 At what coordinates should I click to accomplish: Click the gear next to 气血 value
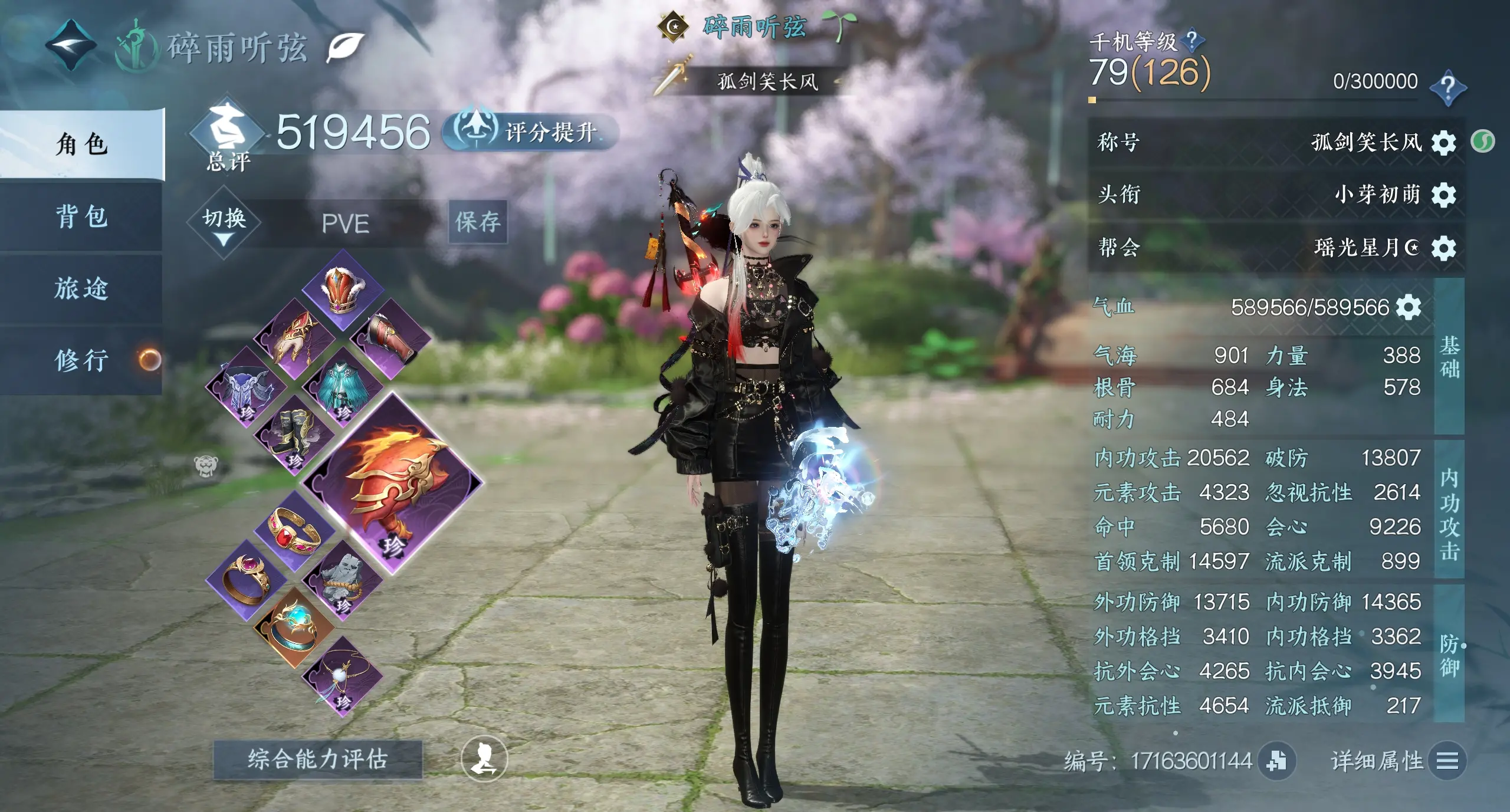(1409, 307)
